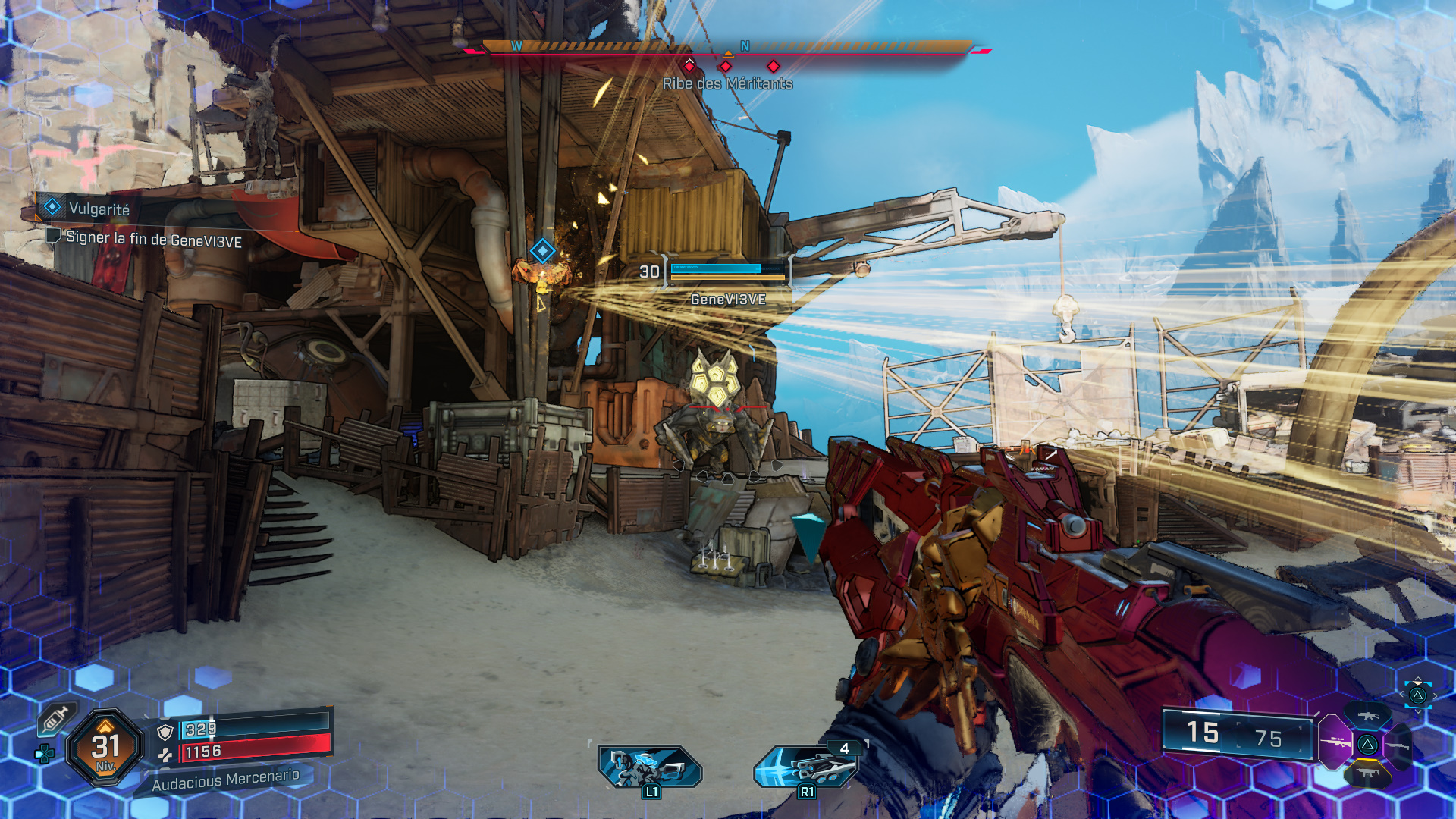
Task: Toggle the blue D-pad cross indicator
Action: 44,755
